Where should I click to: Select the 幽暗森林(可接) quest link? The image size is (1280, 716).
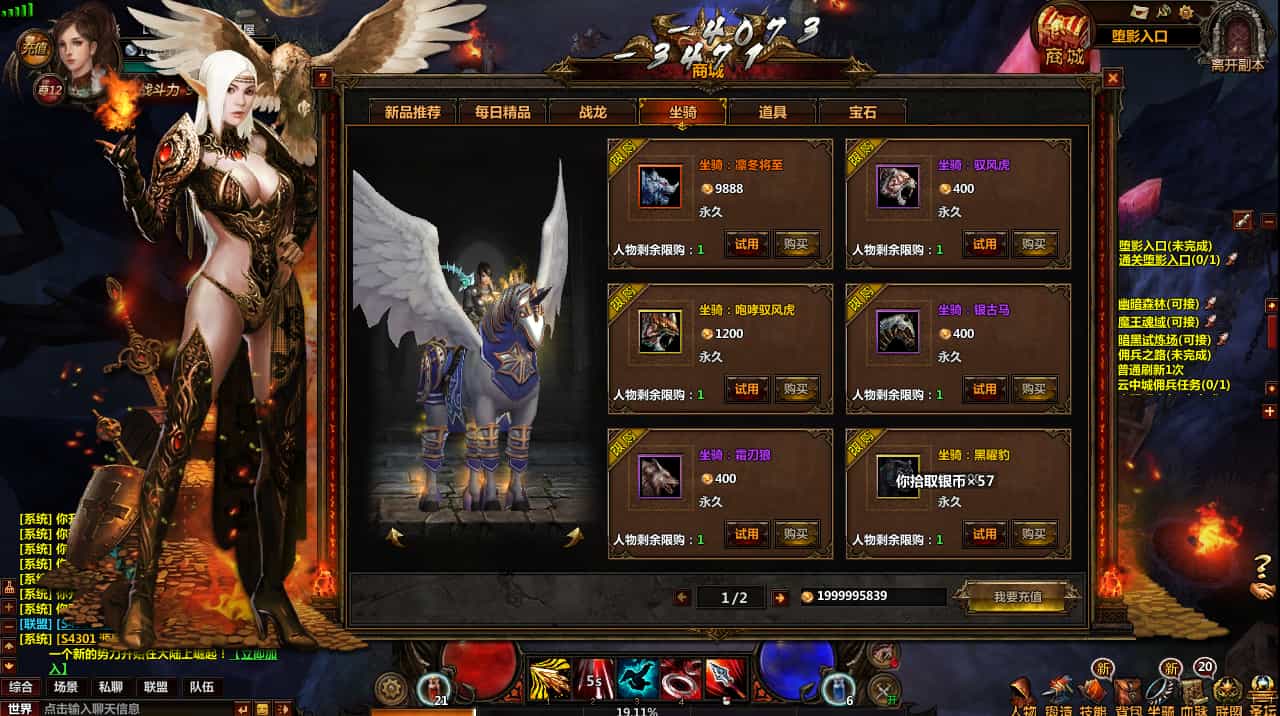1158,304
